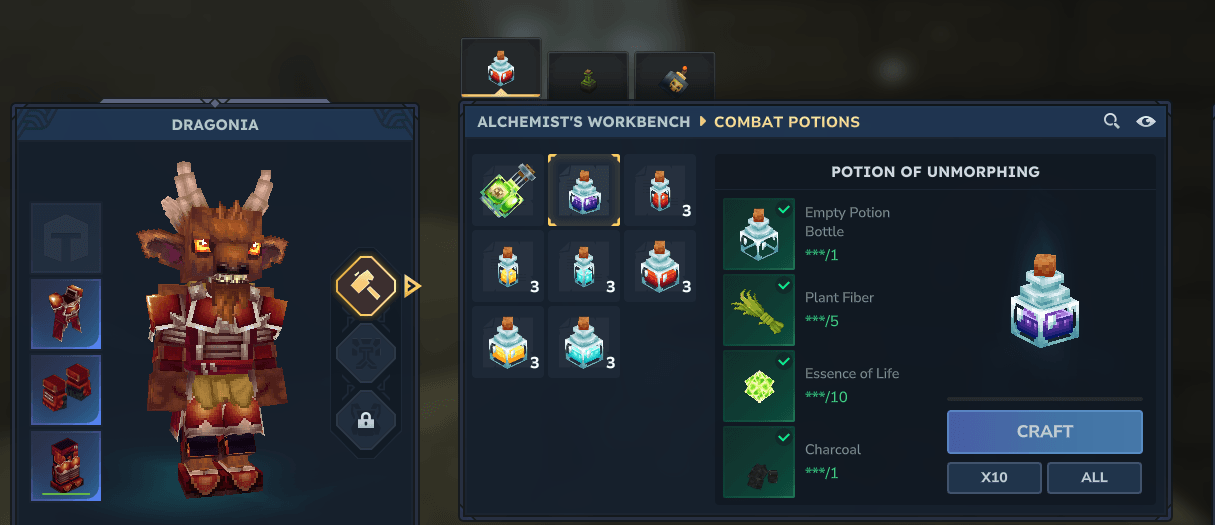This screenshot has width=1215, height=525.
Task: Choose the small yellow potion recipe
Action: [508, 266]
